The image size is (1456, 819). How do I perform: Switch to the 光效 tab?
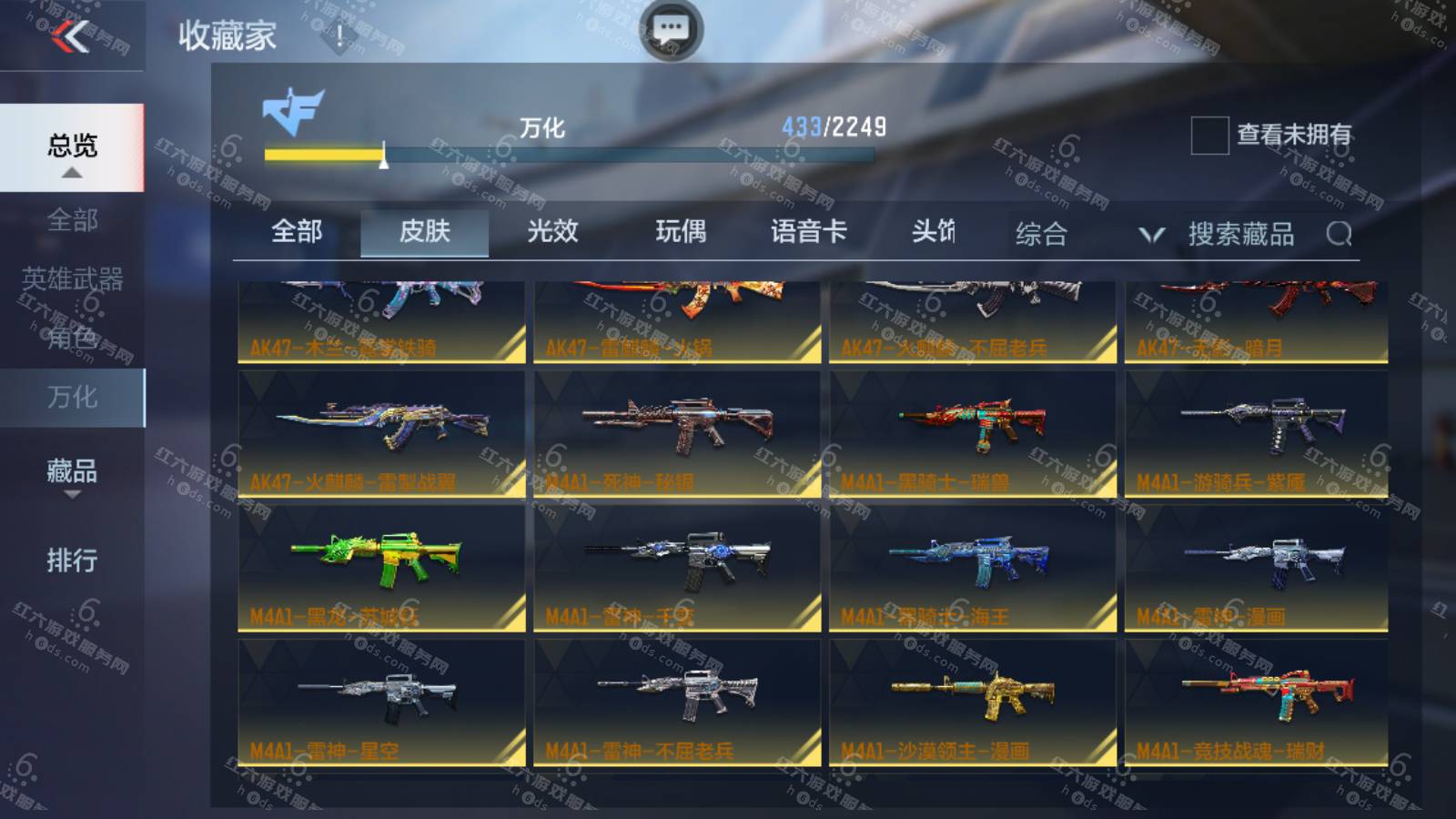(552, 232)
